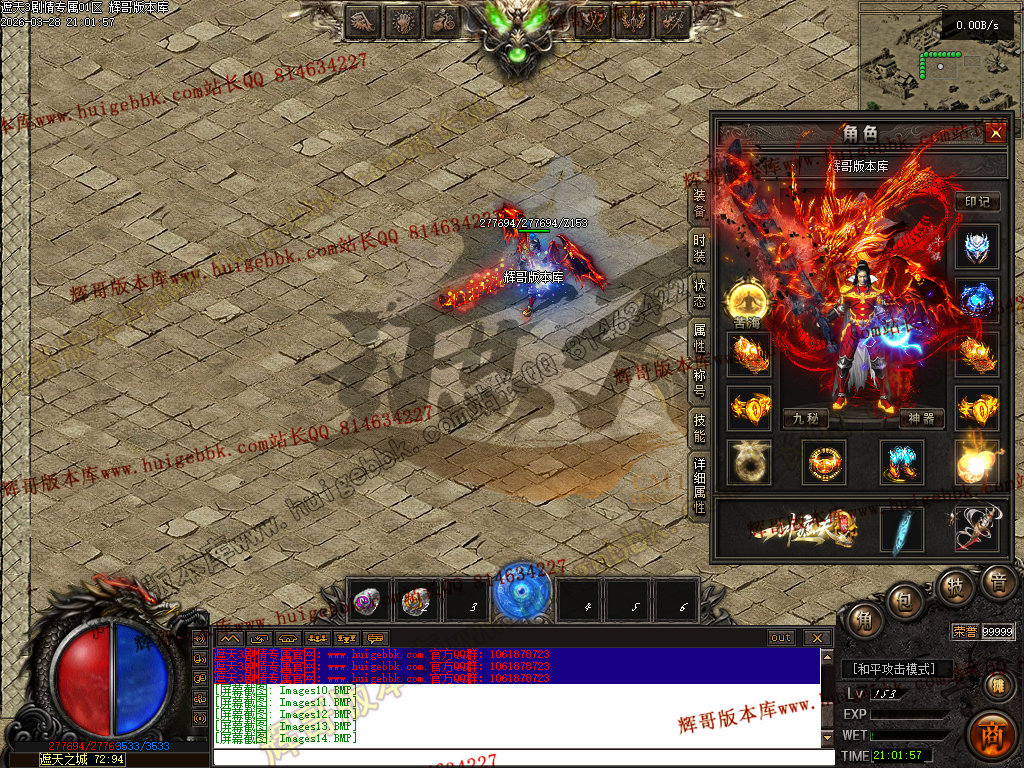
Task: Open the 神器 button
Action: 922,419
